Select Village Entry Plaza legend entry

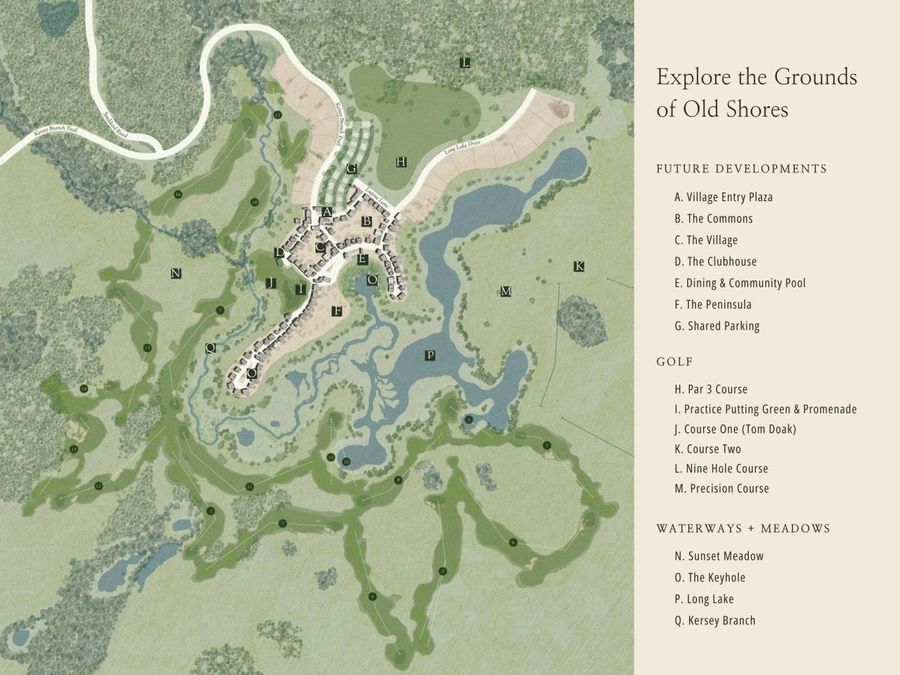pyautogui.click(x=723, y=197)
